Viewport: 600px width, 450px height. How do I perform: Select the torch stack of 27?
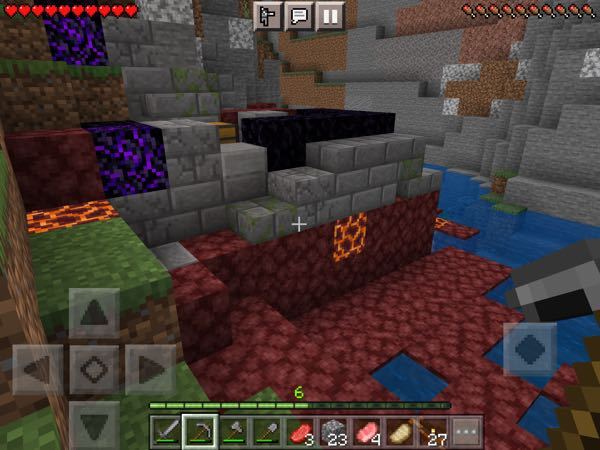pyautogui.click(x=432, y=431)
